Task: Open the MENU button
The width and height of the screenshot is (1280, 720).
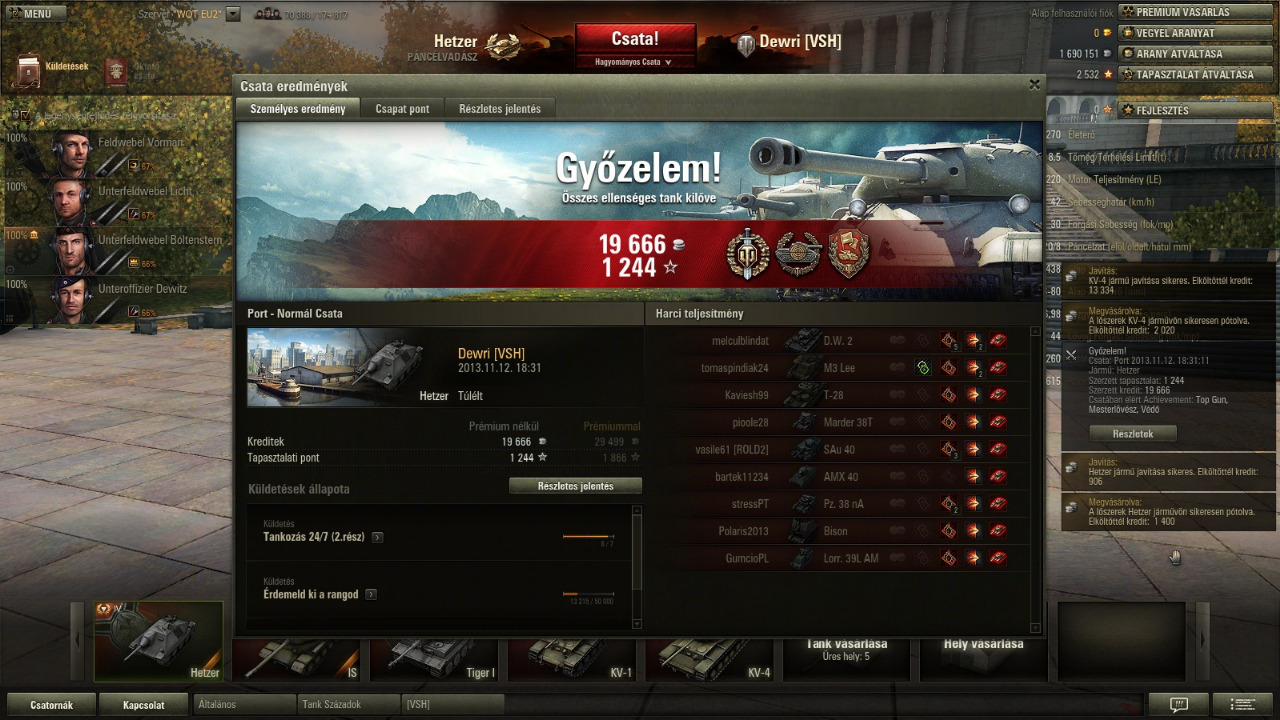Action: (x=36, y=14)
